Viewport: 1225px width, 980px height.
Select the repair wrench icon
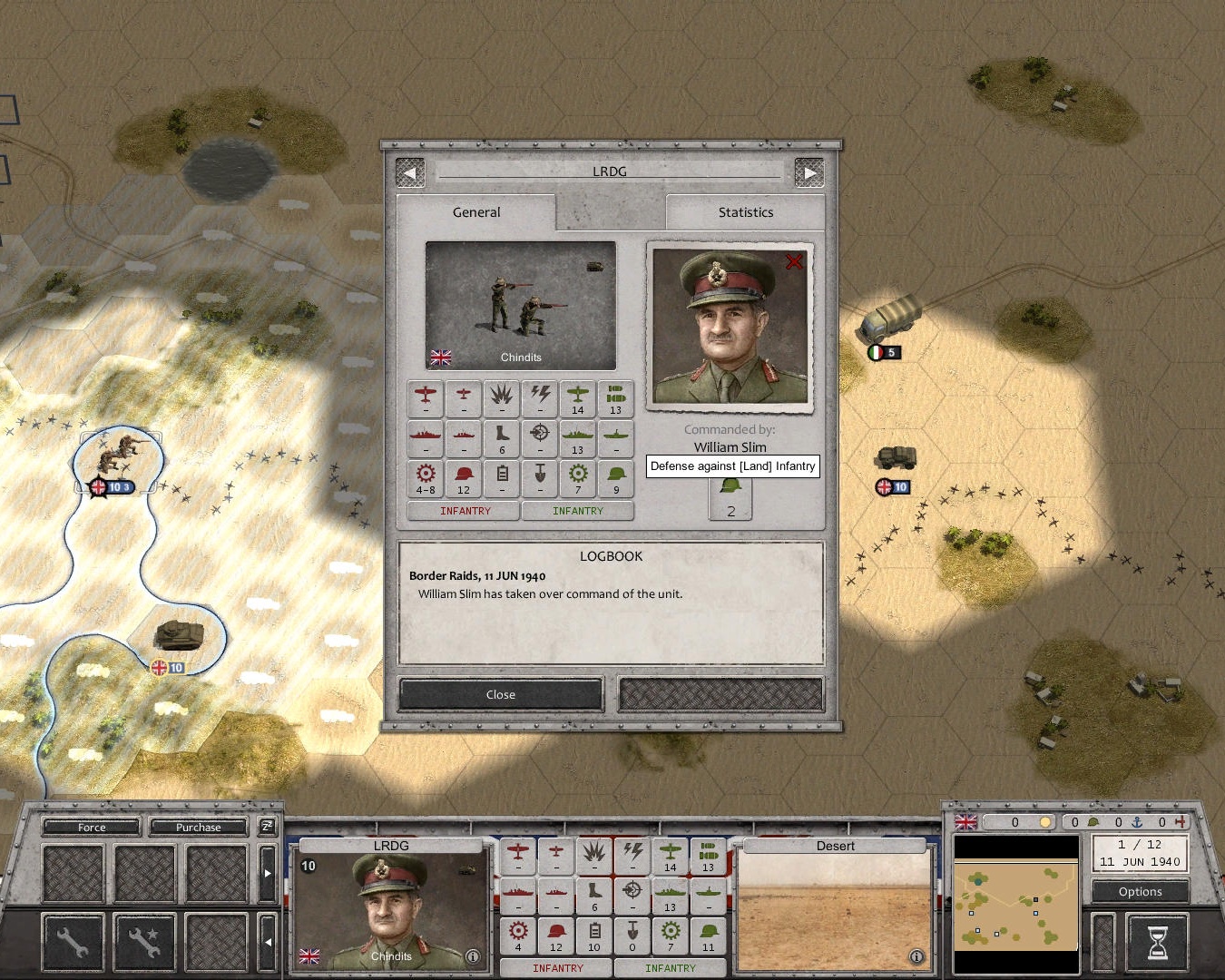coord(73,941)
